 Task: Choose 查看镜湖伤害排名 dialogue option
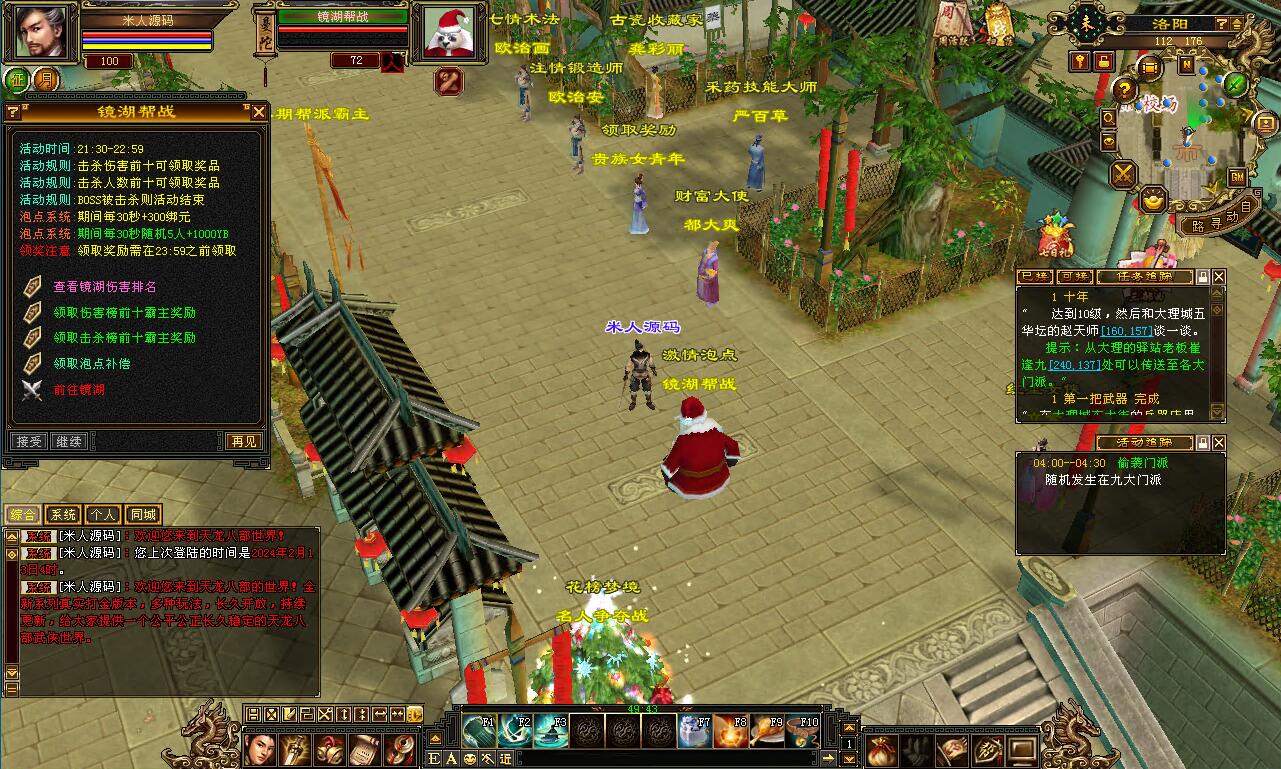coord(104,286)
